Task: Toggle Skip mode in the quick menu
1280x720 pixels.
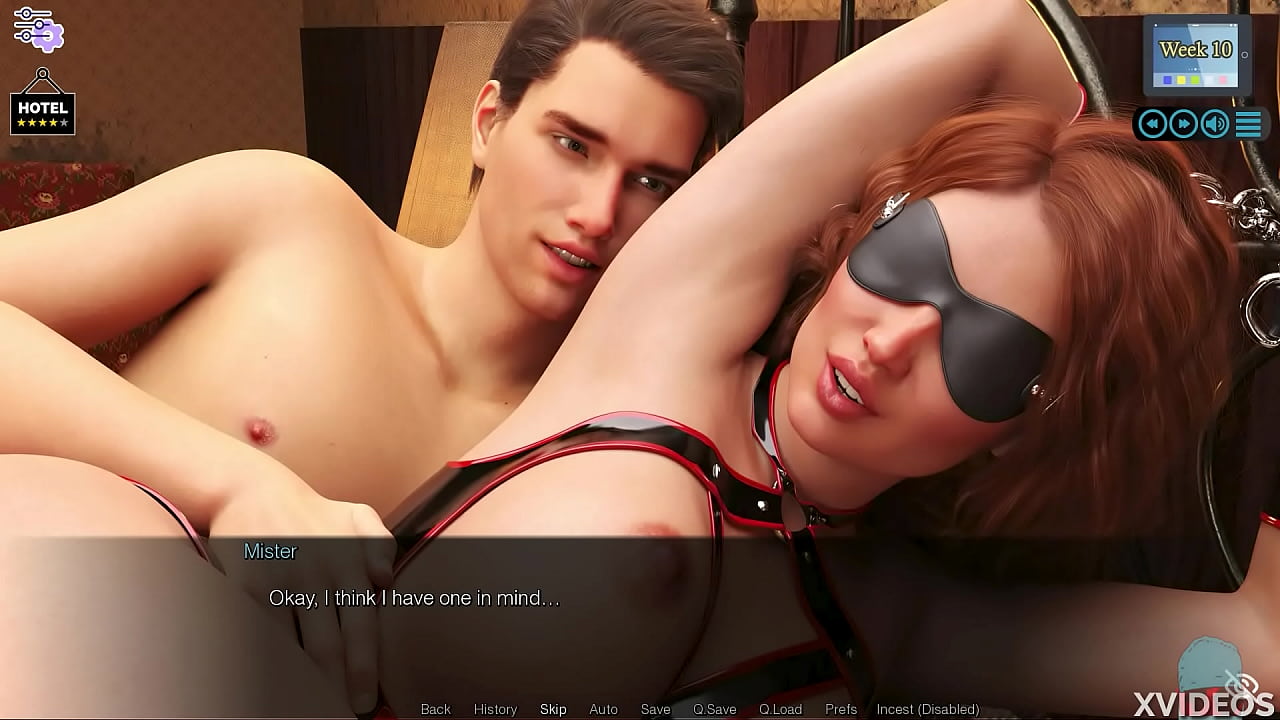Action: (x=553, y=709)
